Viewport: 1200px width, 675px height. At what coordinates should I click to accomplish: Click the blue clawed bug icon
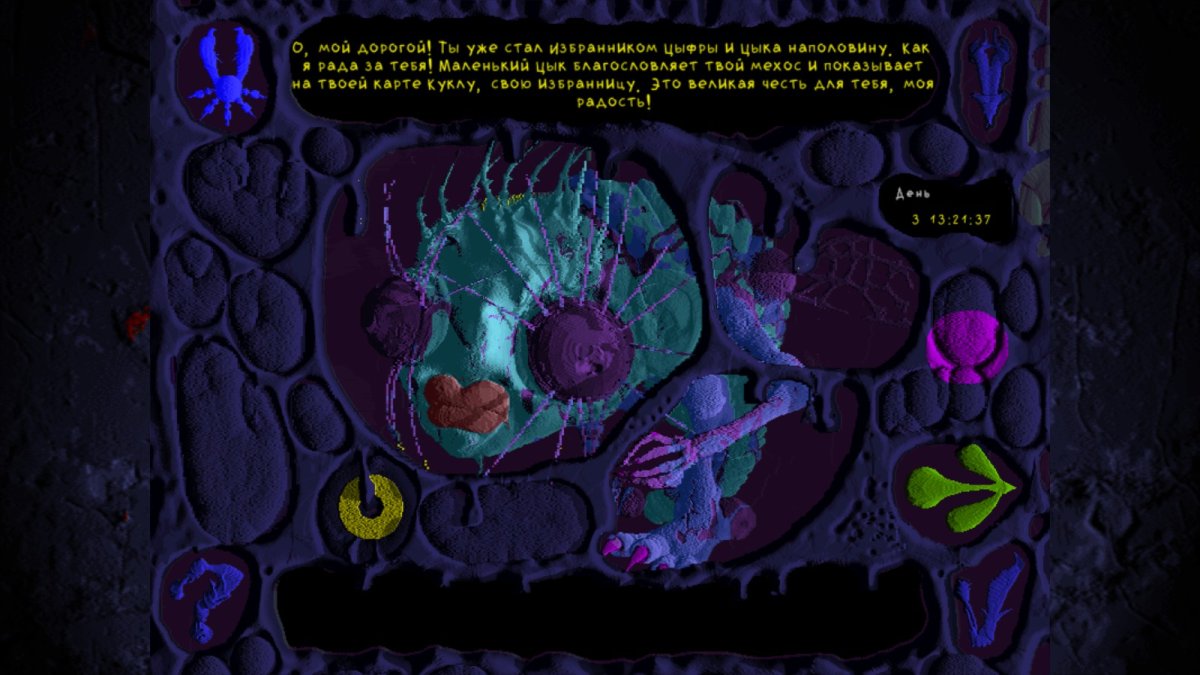point(226,75)
